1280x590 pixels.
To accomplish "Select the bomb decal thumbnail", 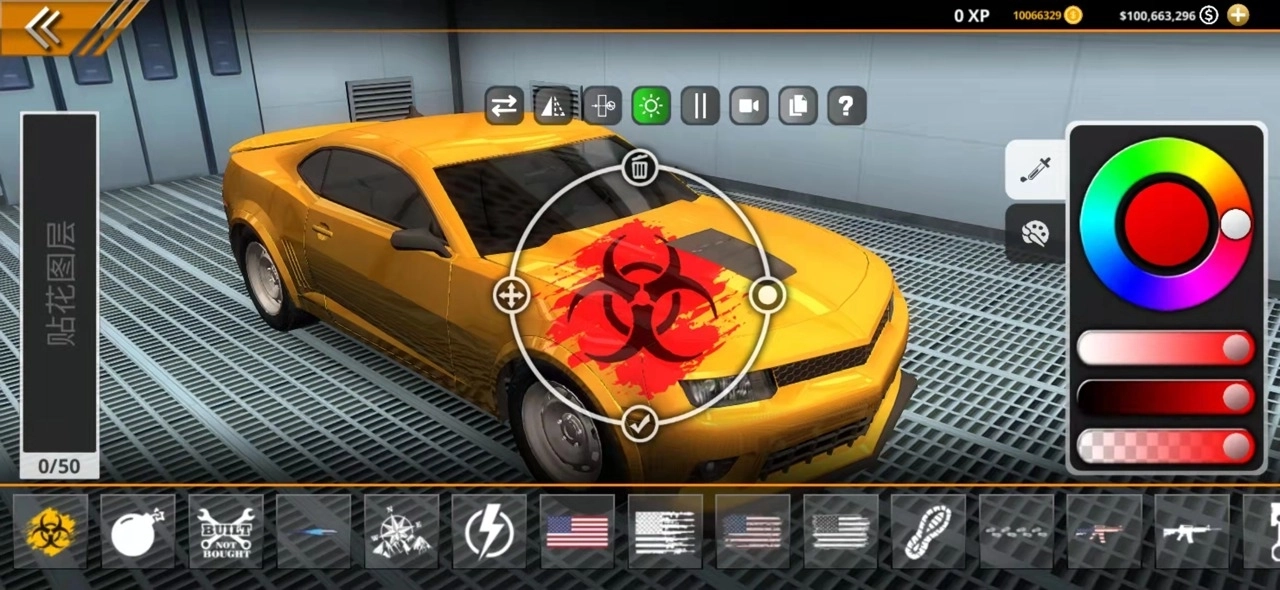I will pyautogui.click(x=138, y=532).
